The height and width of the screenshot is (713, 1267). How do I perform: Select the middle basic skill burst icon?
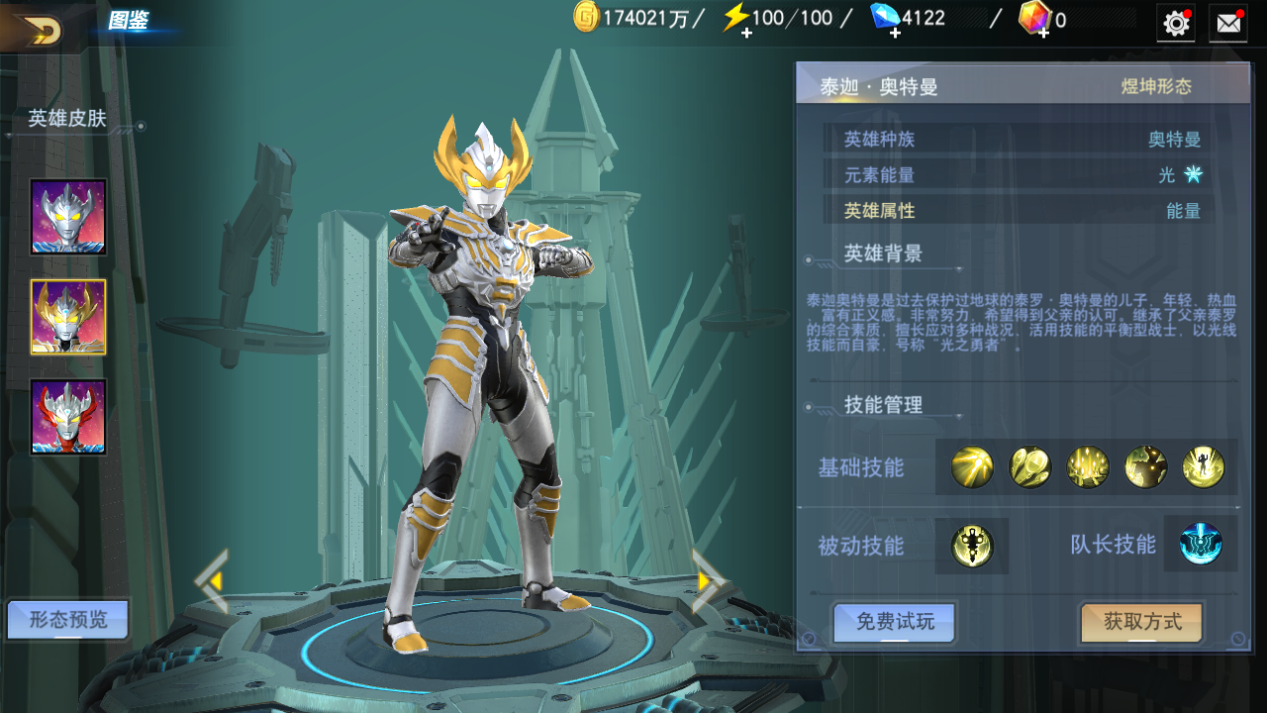point(1087,467)
